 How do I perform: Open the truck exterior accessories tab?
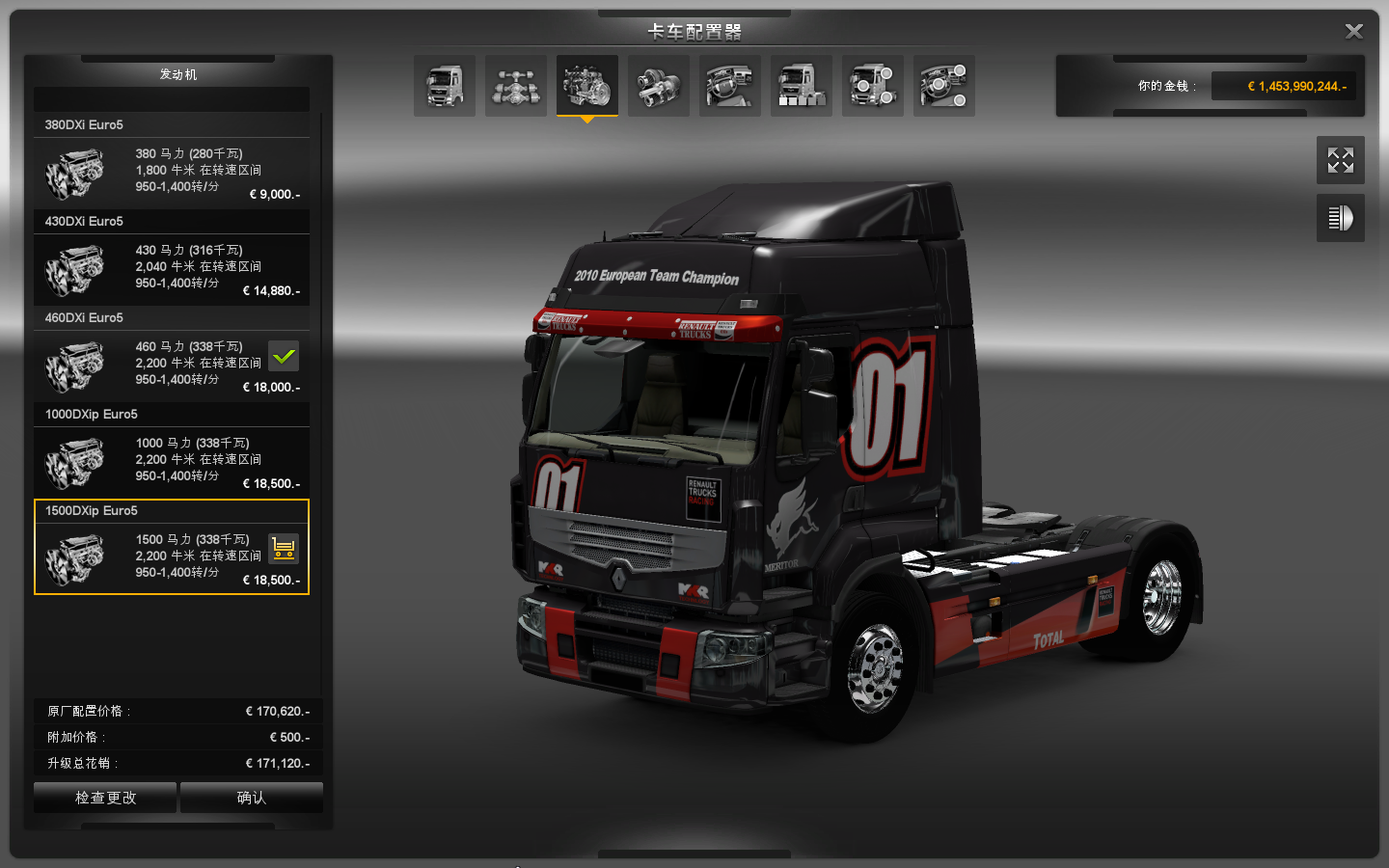coord(873,86)
